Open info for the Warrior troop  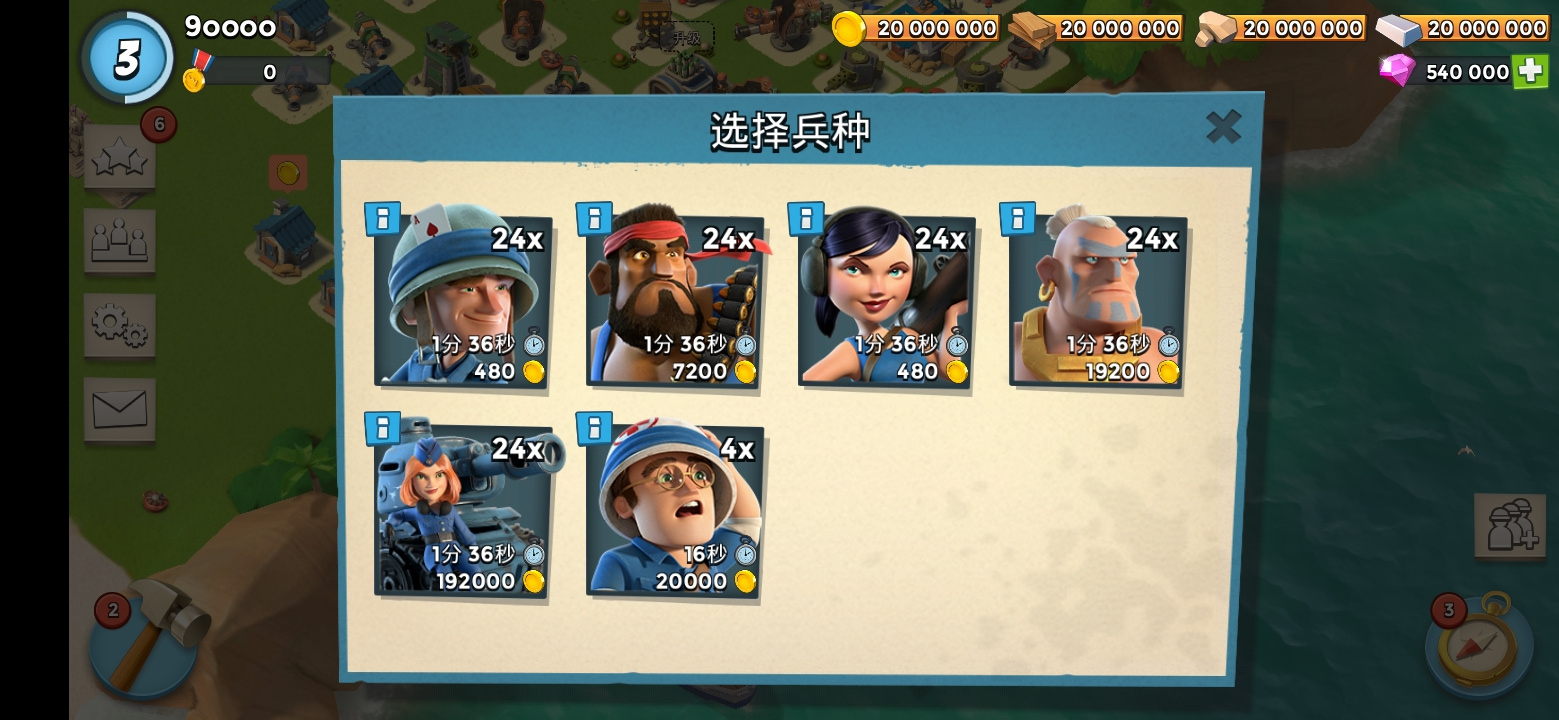pyautogui.click(x=1017, y=217)
